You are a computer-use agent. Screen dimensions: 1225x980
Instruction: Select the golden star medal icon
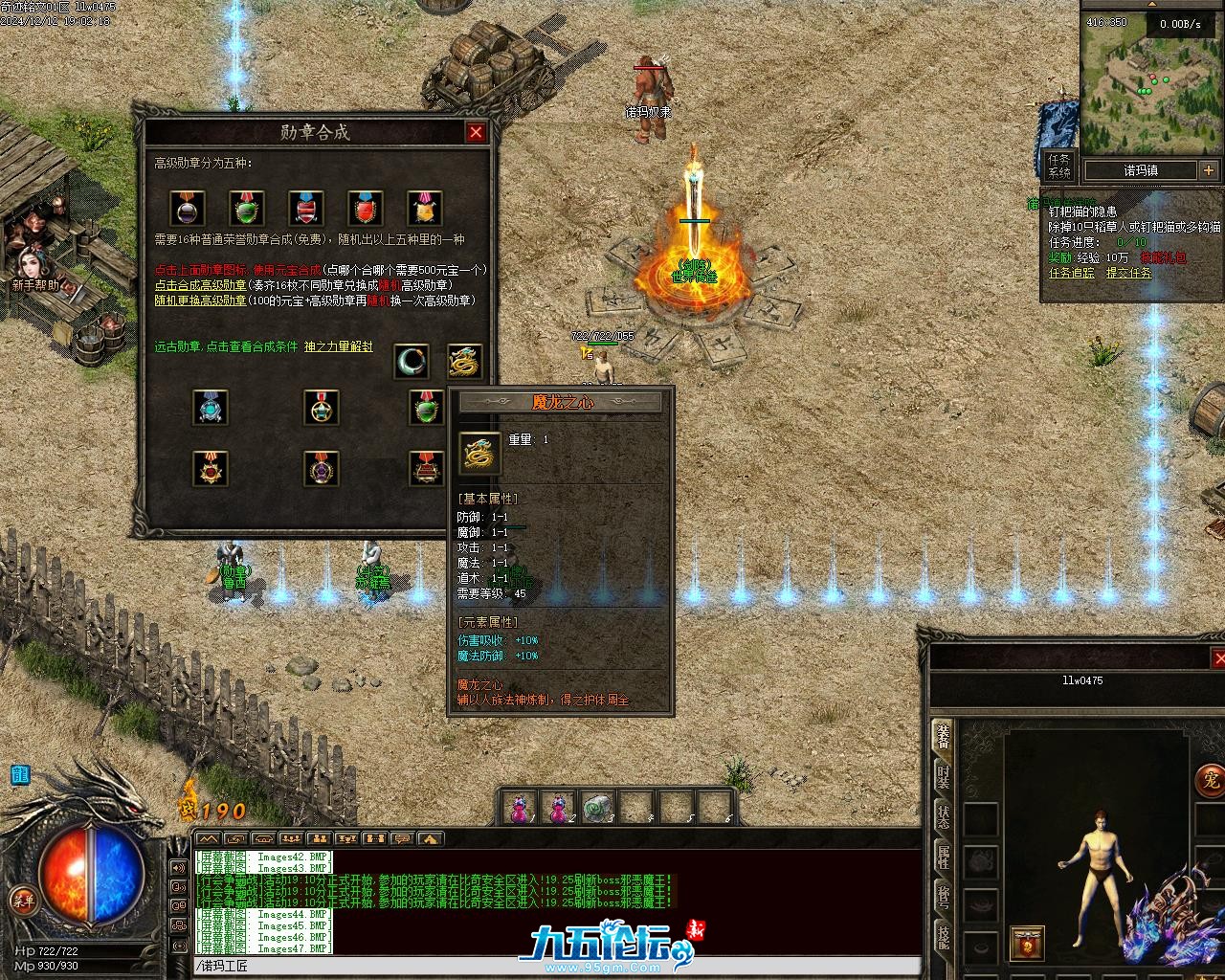pos(322,408)
